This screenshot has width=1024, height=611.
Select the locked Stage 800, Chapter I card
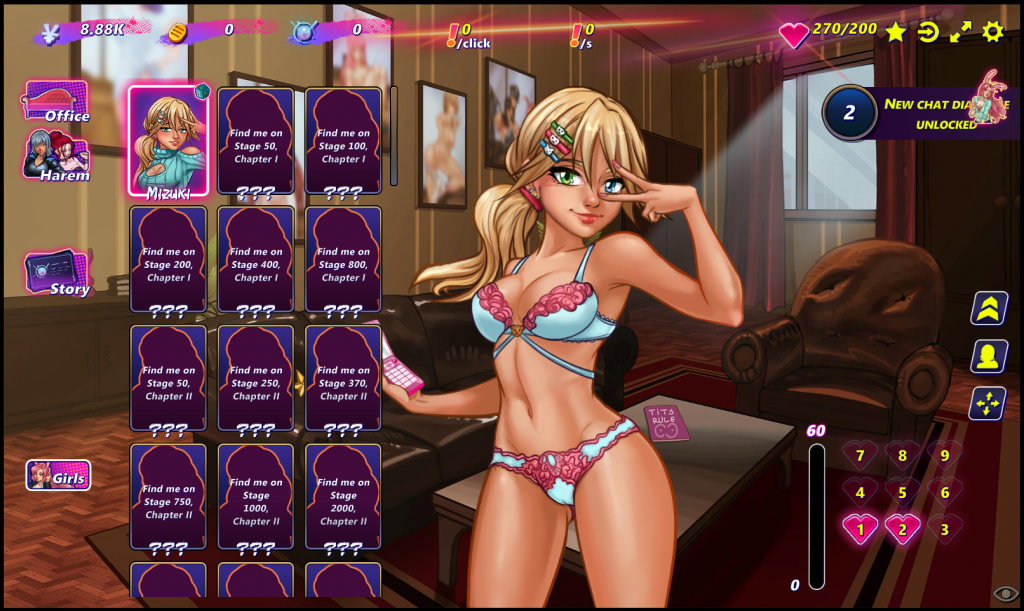pos(343,259)
